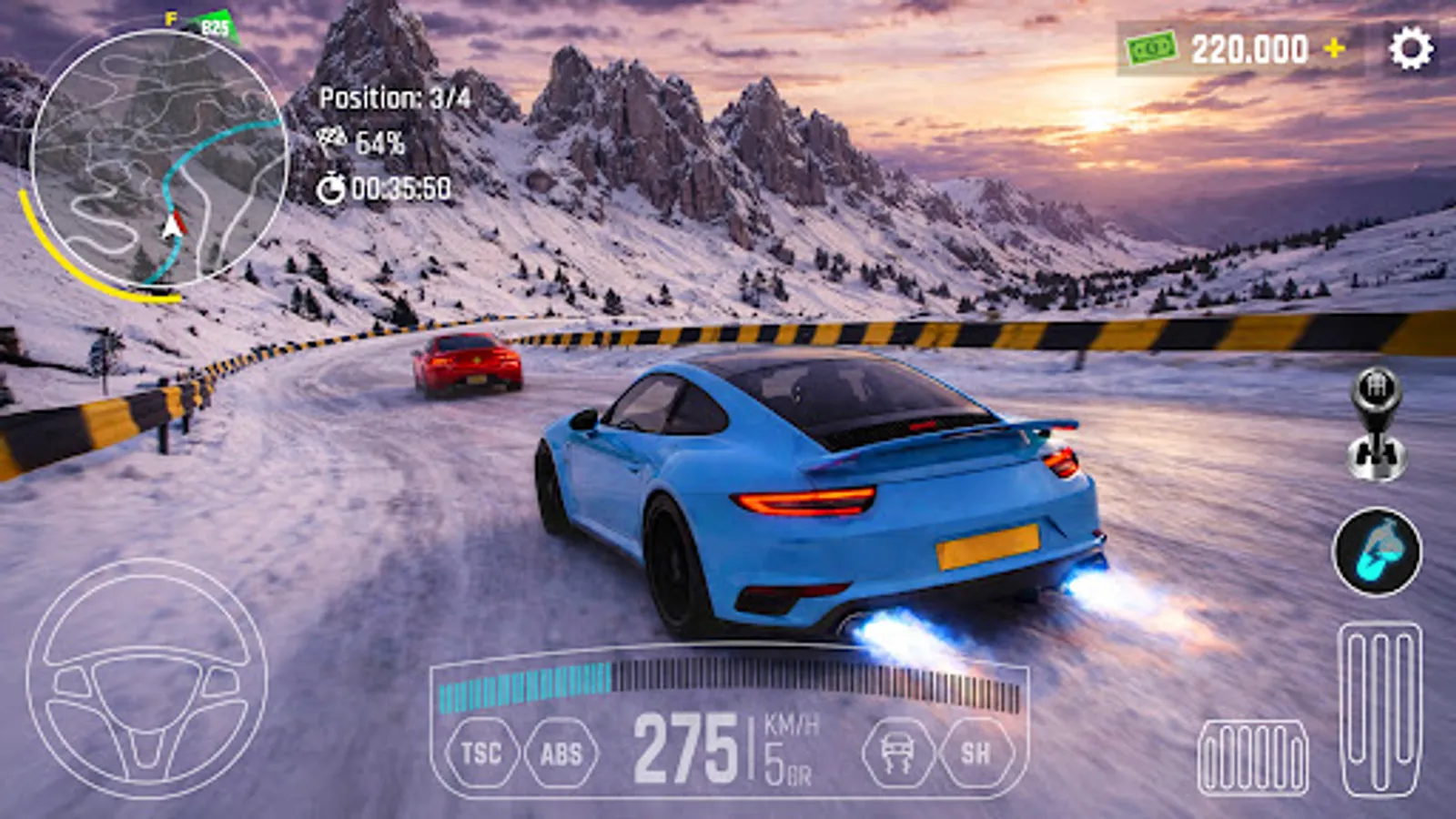
Task: Select the cash bill icon
Action: click(x=1152, y=45)
